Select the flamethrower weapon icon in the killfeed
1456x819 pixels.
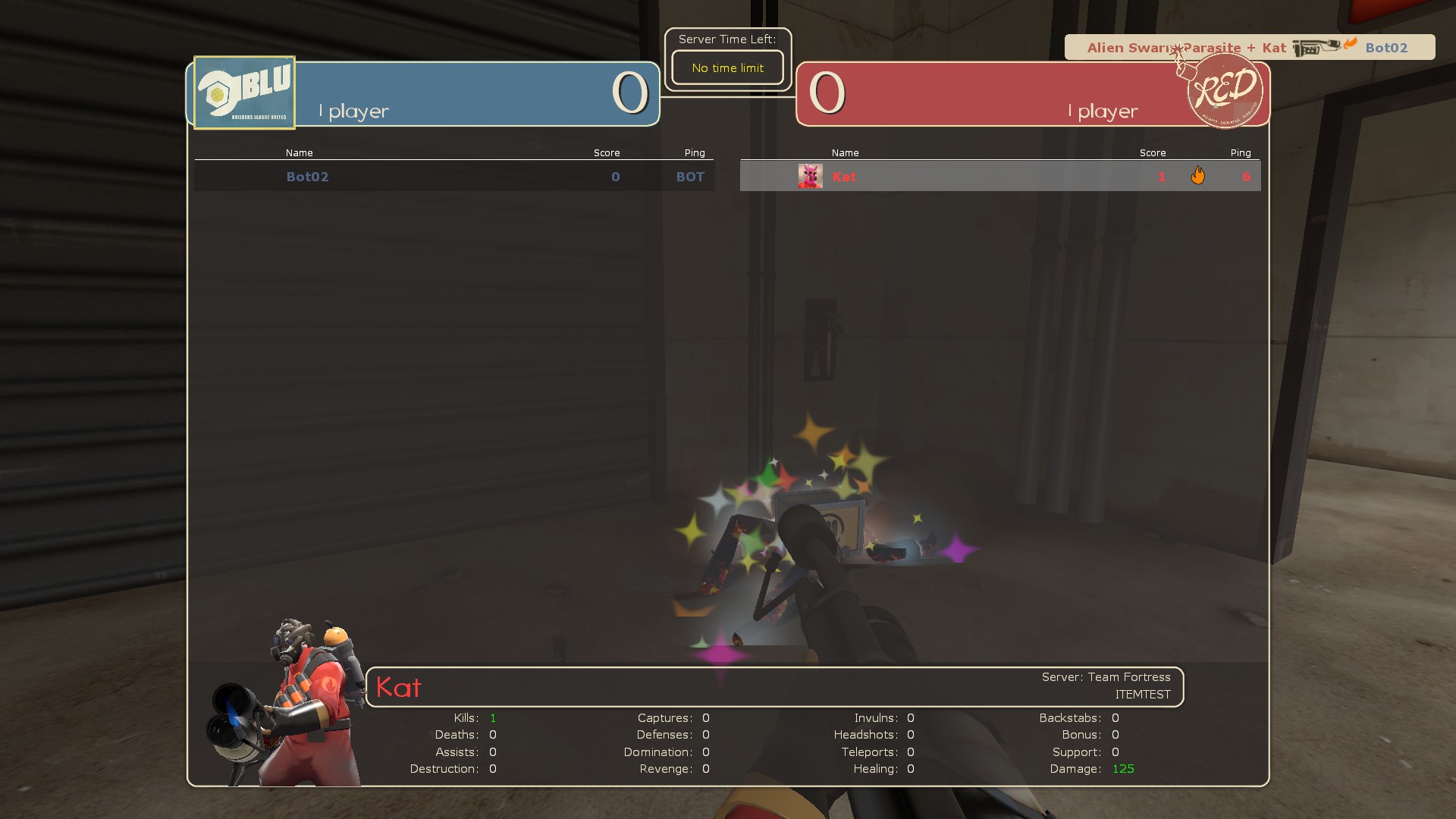tap(1316, 48)
